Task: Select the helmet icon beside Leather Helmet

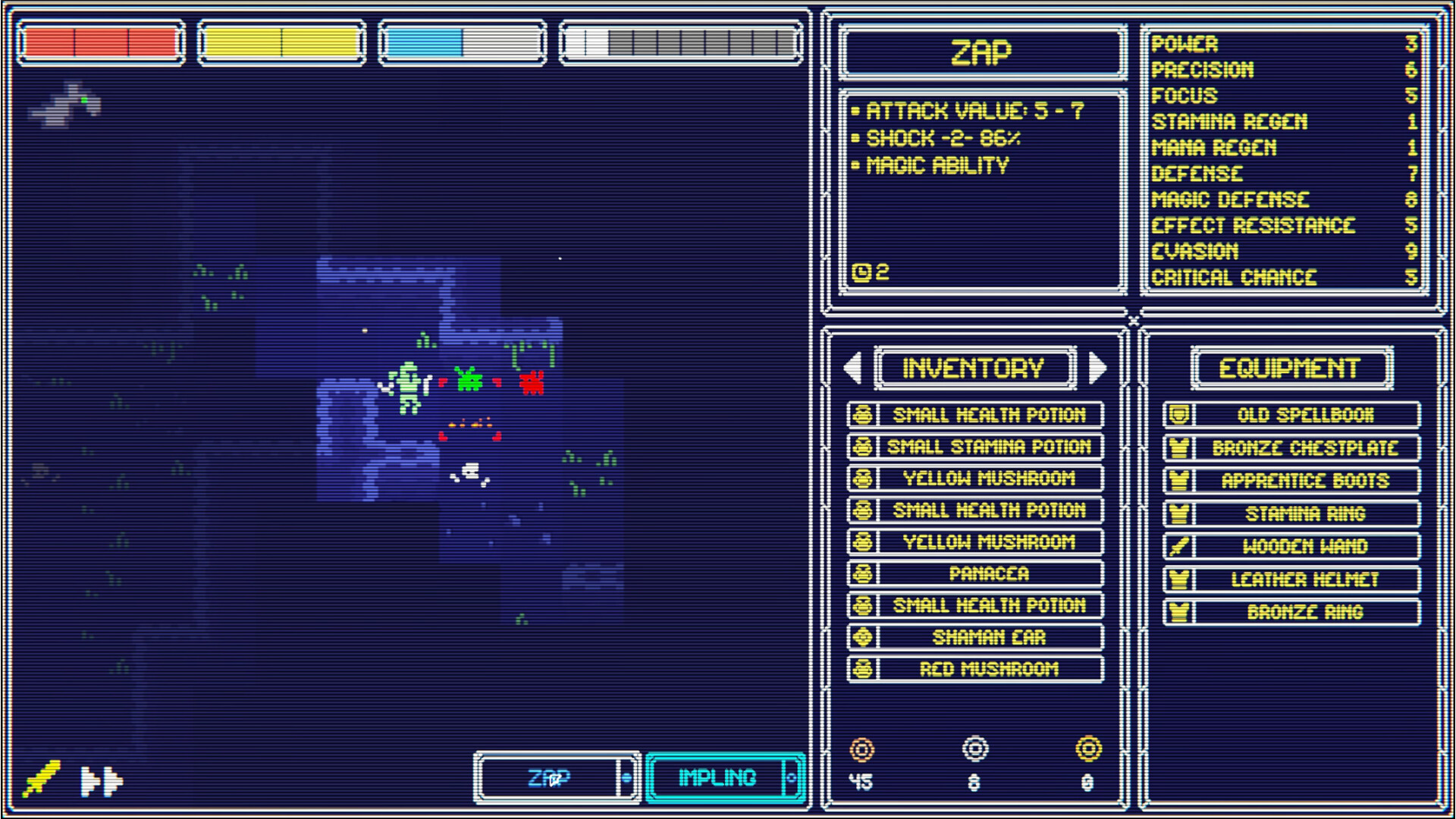Action: 1178,579
